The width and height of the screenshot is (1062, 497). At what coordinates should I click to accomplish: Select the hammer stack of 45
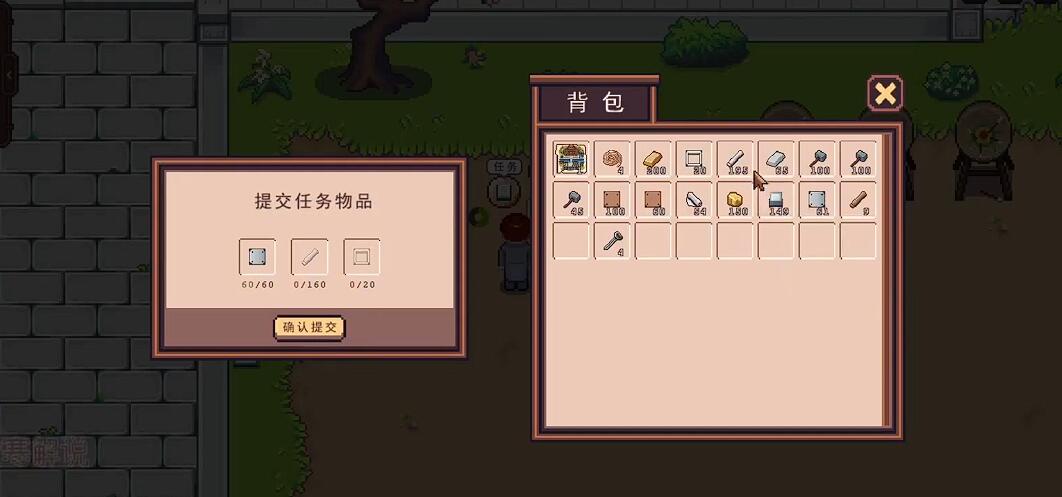pos(571,200)
